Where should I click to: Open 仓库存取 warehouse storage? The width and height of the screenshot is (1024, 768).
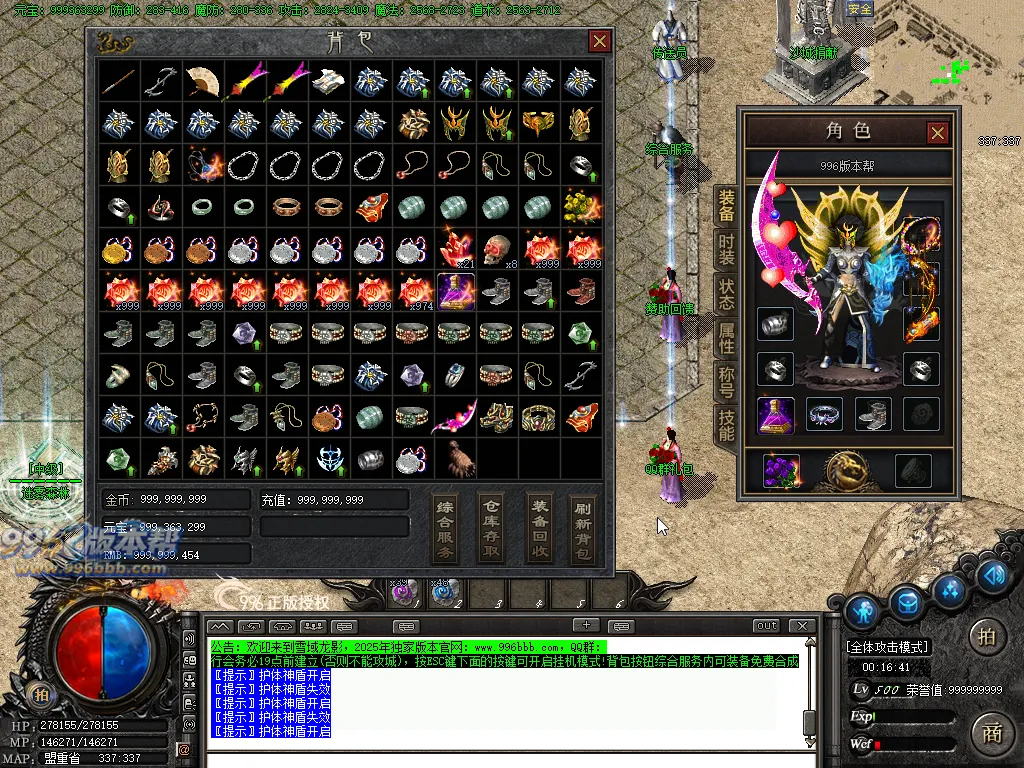coord(491,527)
